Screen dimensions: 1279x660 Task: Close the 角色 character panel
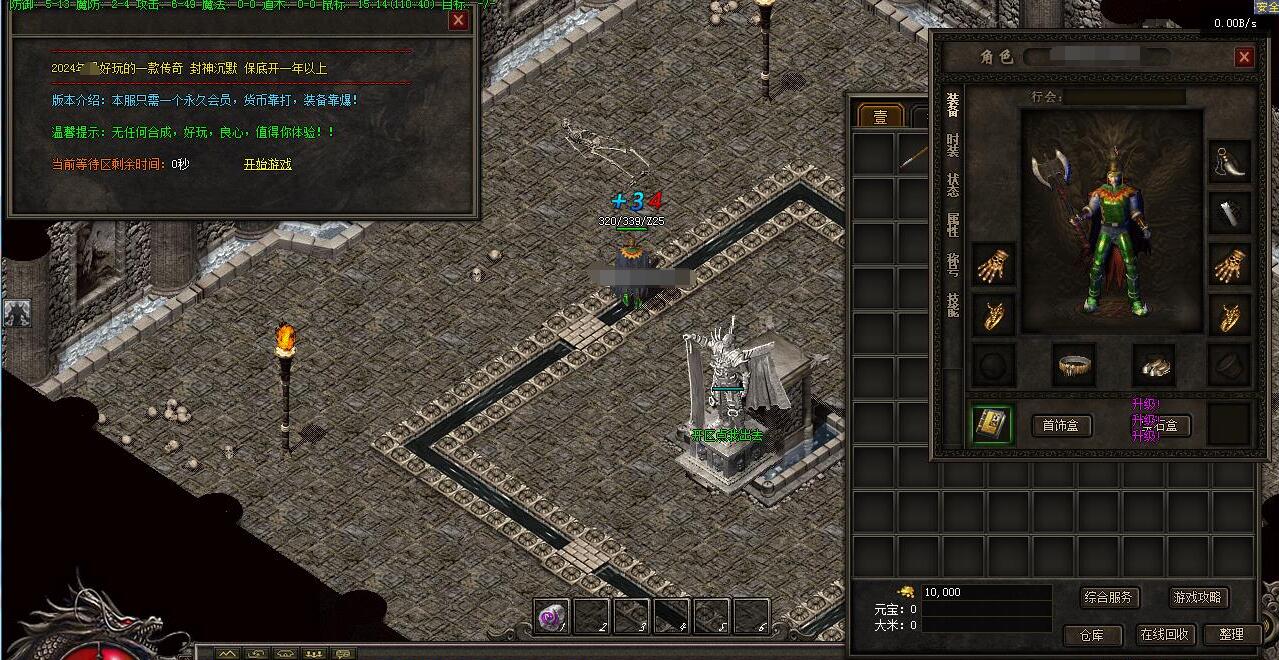[1244, 57]
